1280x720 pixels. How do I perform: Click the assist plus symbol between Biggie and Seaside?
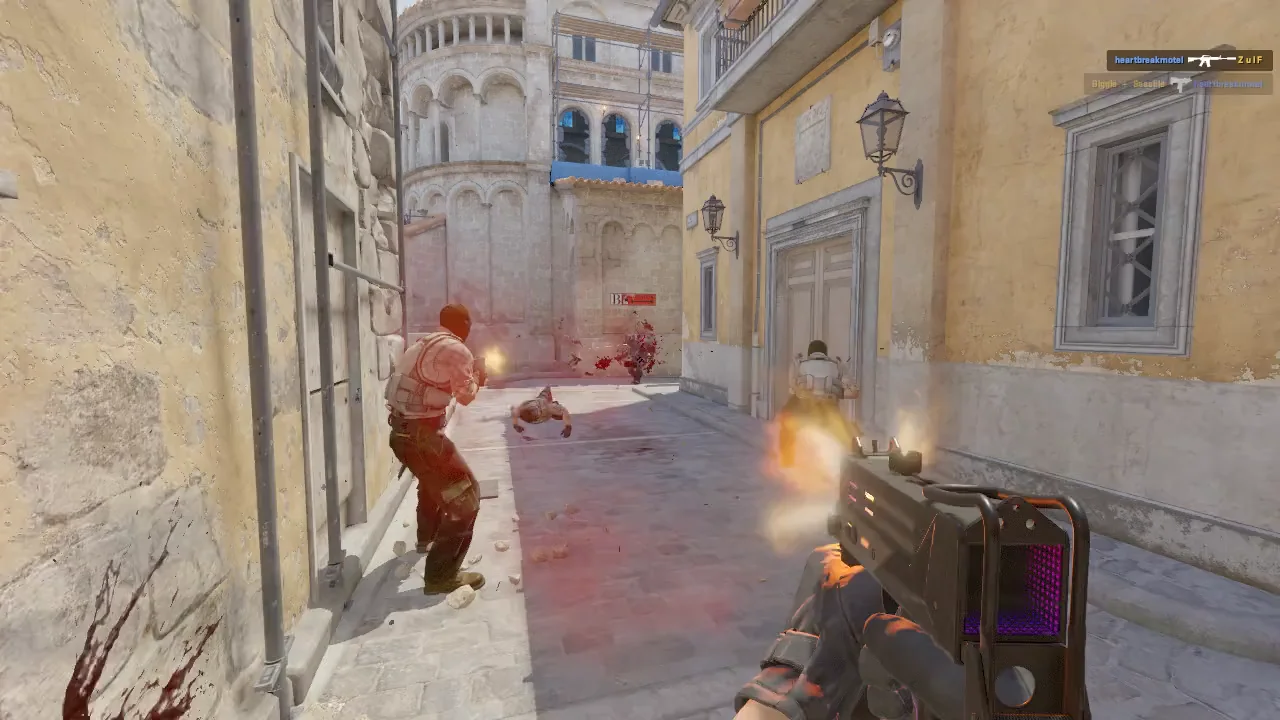(x=1124, y=83)
